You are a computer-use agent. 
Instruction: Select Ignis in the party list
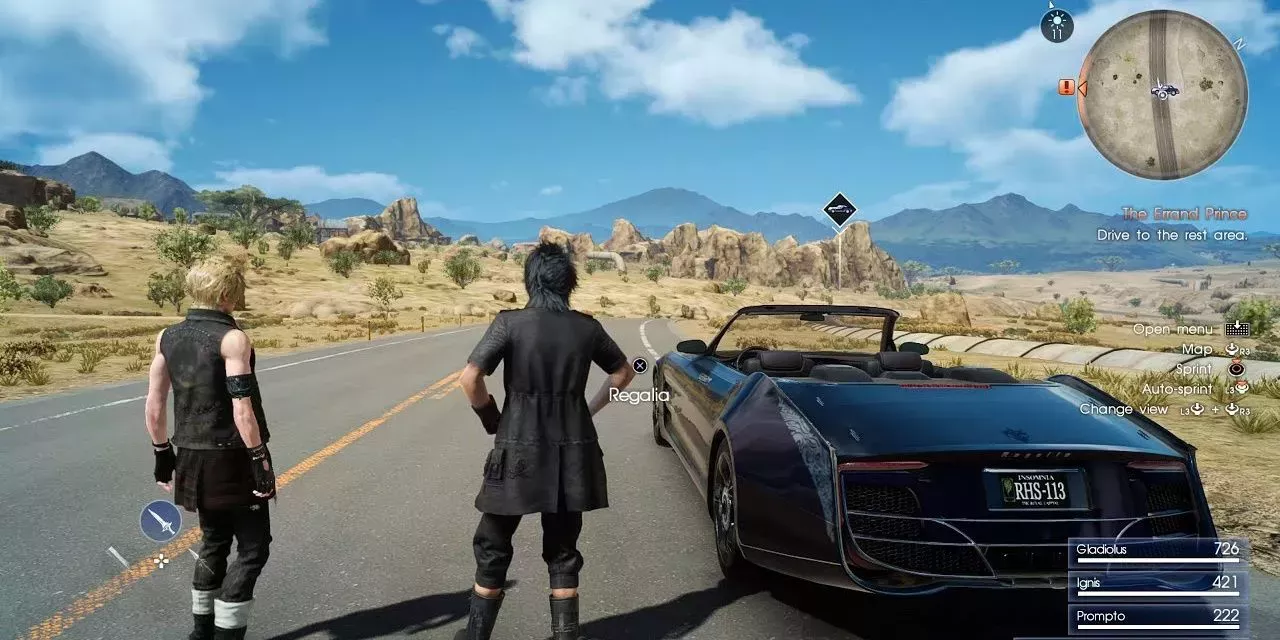(1157, 583)
